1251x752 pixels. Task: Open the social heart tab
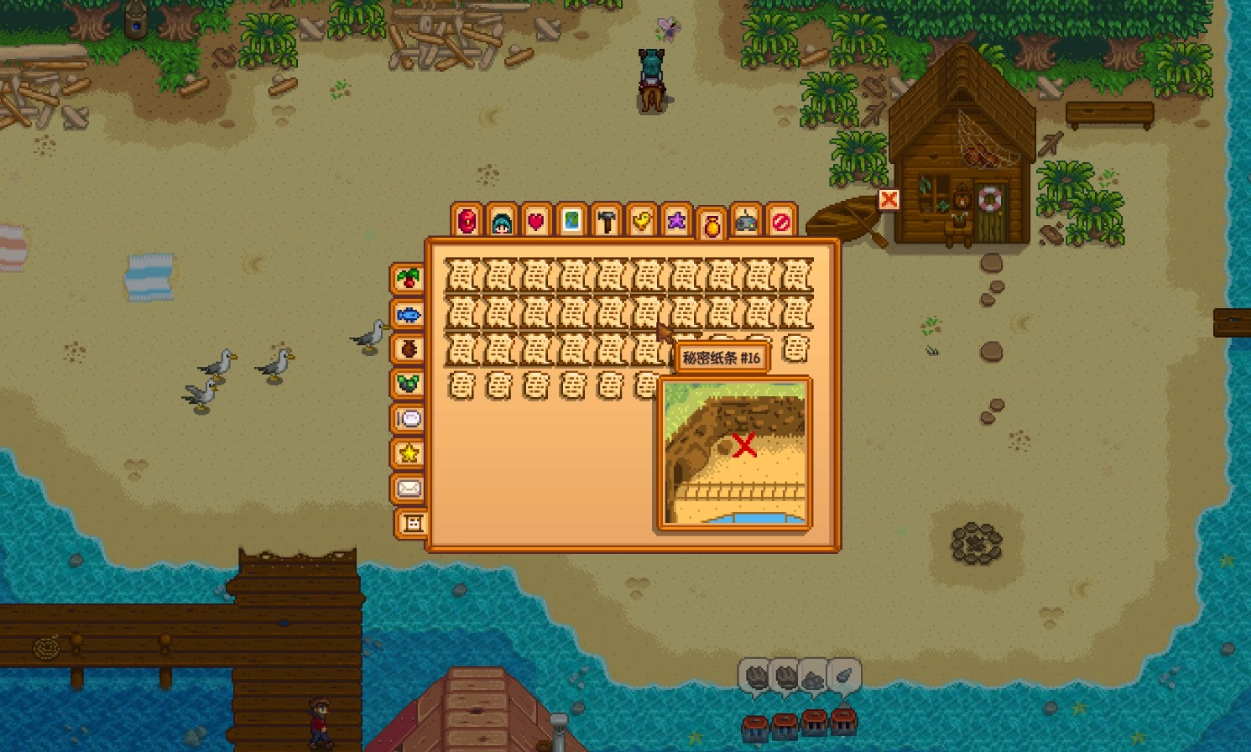coord(537,220)
